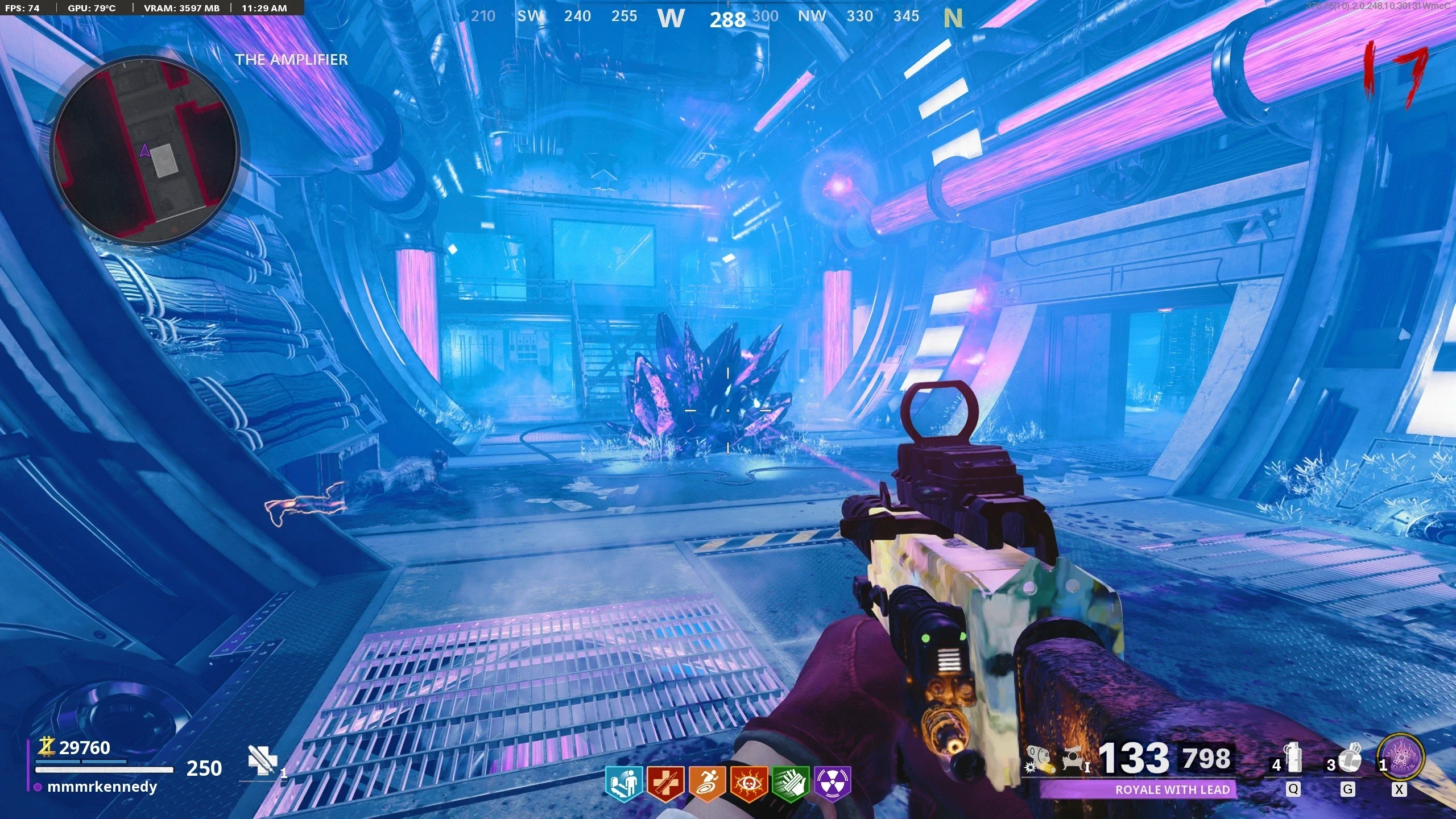The width and height of the screenshot is (1456, 819).
Task: Click the Death Perception skull-eye perk icon
Action: 748,784
